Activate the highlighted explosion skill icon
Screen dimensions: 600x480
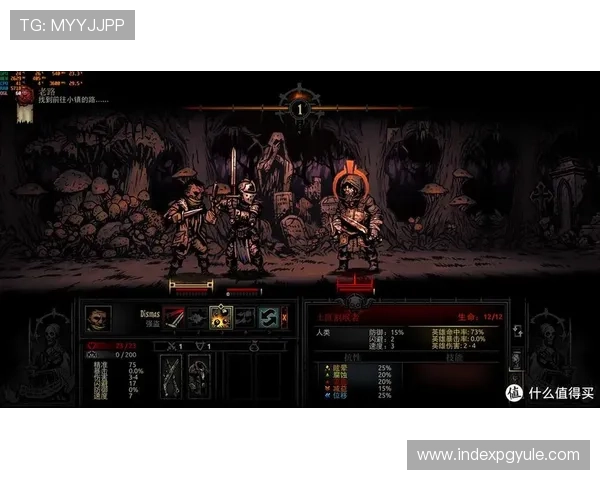221,318
